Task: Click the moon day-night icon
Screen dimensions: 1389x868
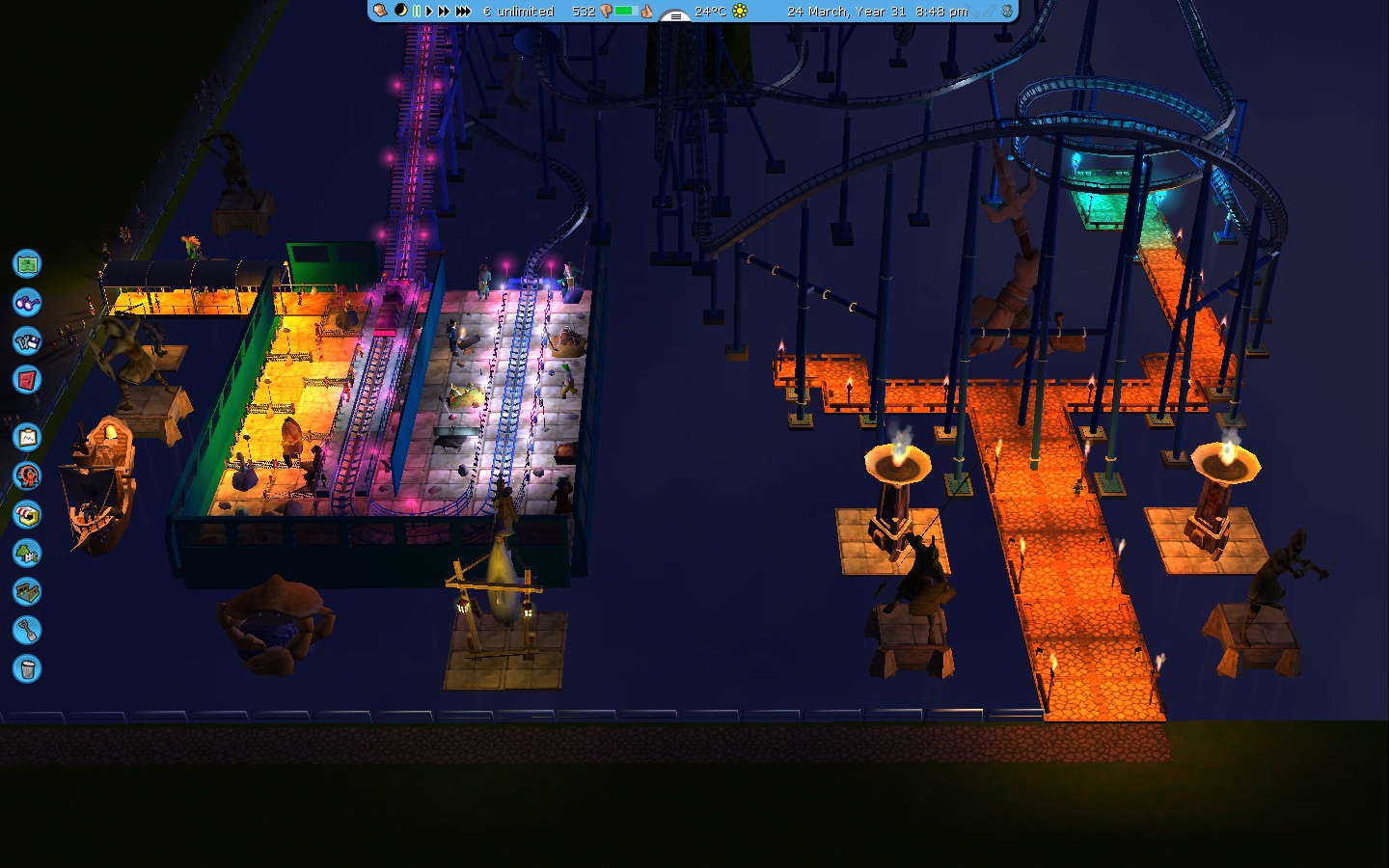Action: click(x=400, y=11)
